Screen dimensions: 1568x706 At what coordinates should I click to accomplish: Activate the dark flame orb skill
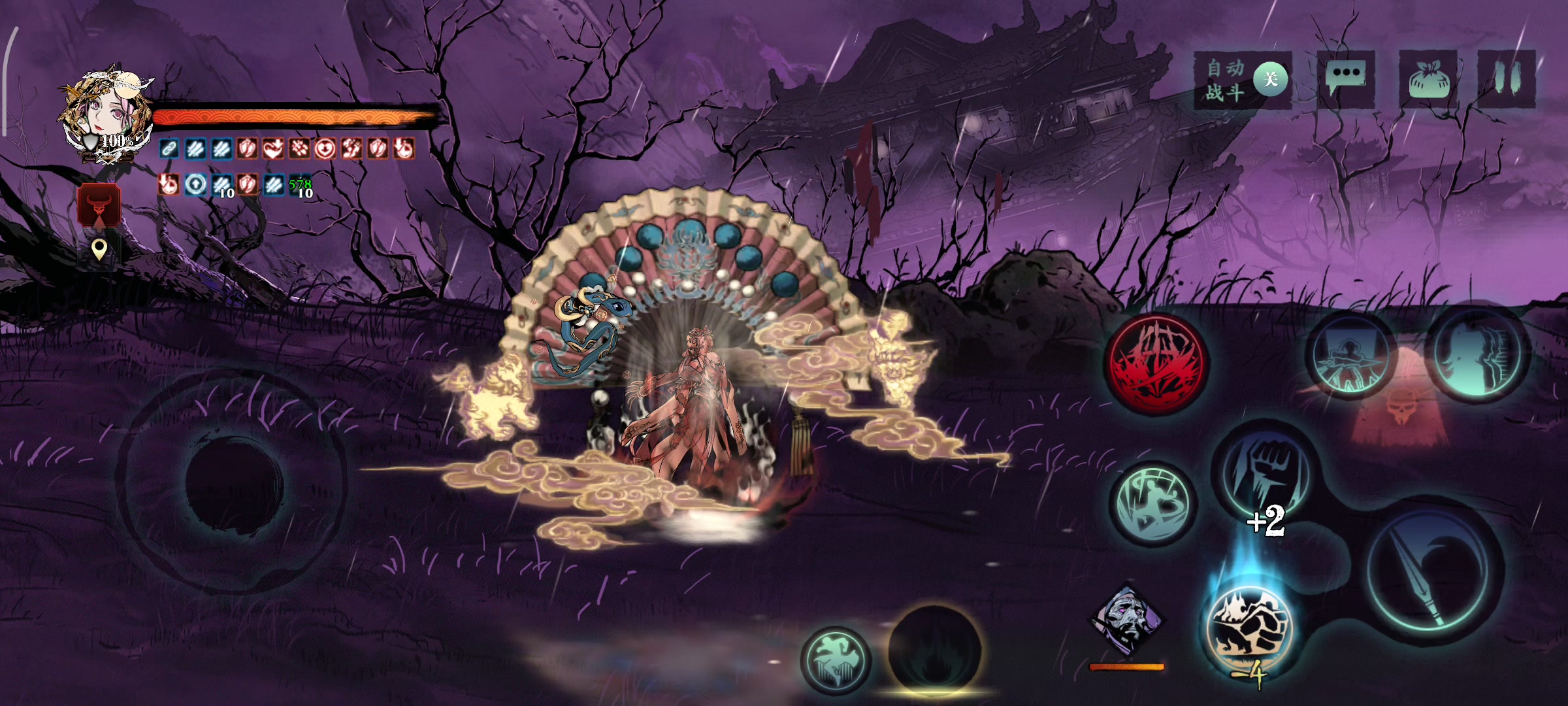point(934,650)
